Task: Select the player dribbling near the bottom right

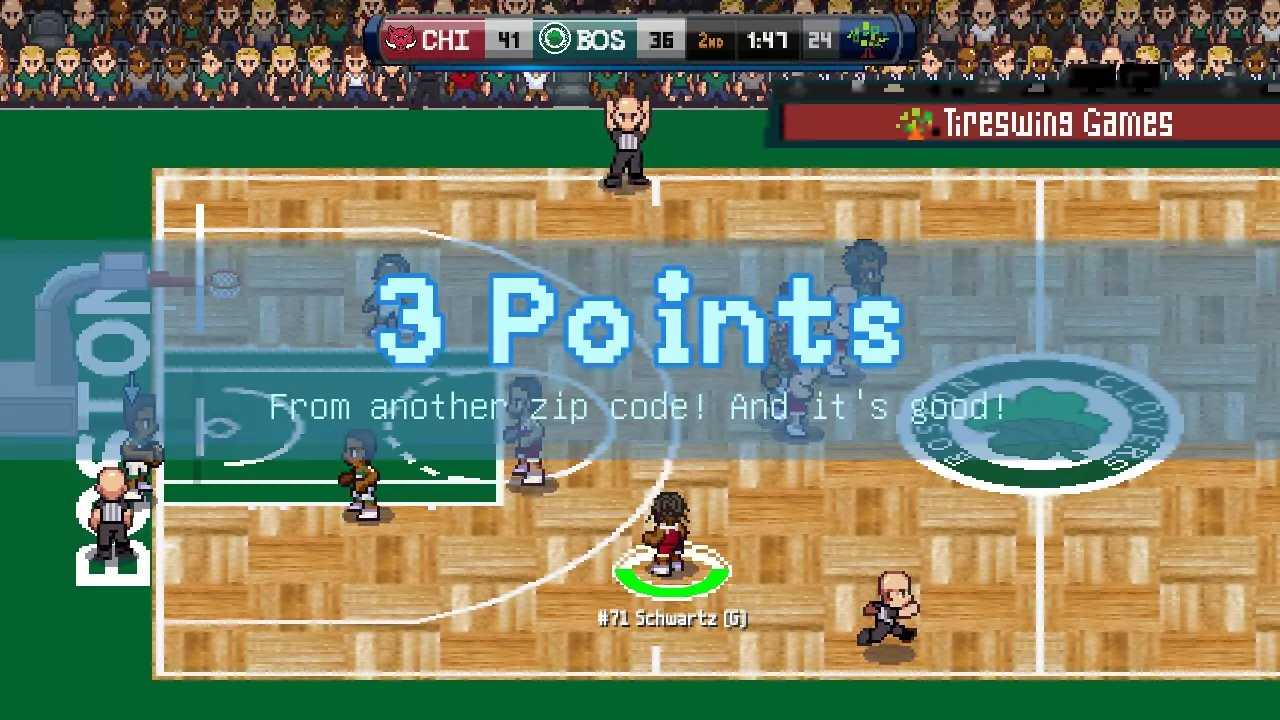Action: [890, 610]
